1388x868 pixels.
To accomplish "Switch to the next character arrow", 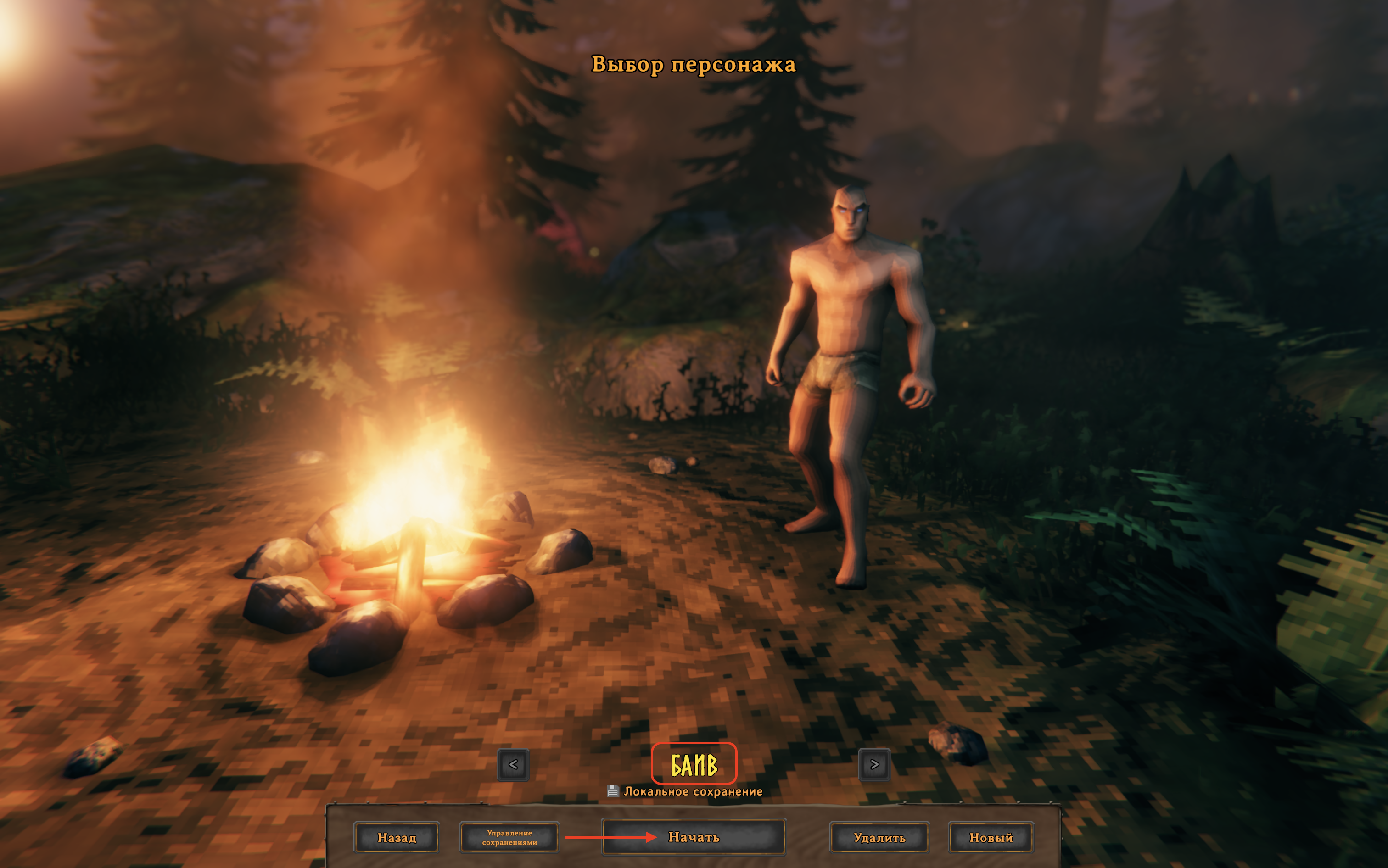I will [874, 765].
